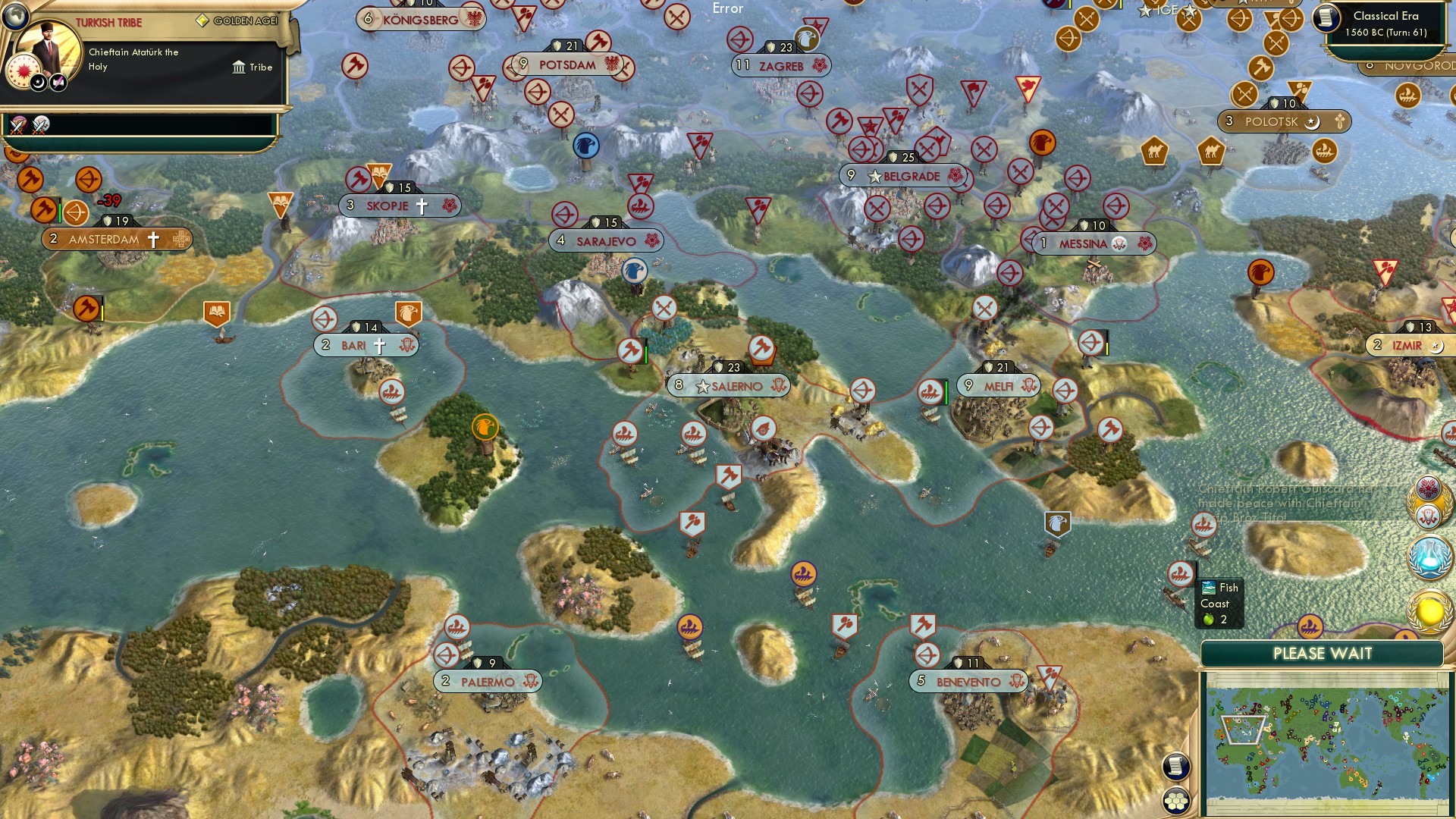Open the Salerno city banner
1456x819 pixels.
pyautogui.click(x=728, y=386)
